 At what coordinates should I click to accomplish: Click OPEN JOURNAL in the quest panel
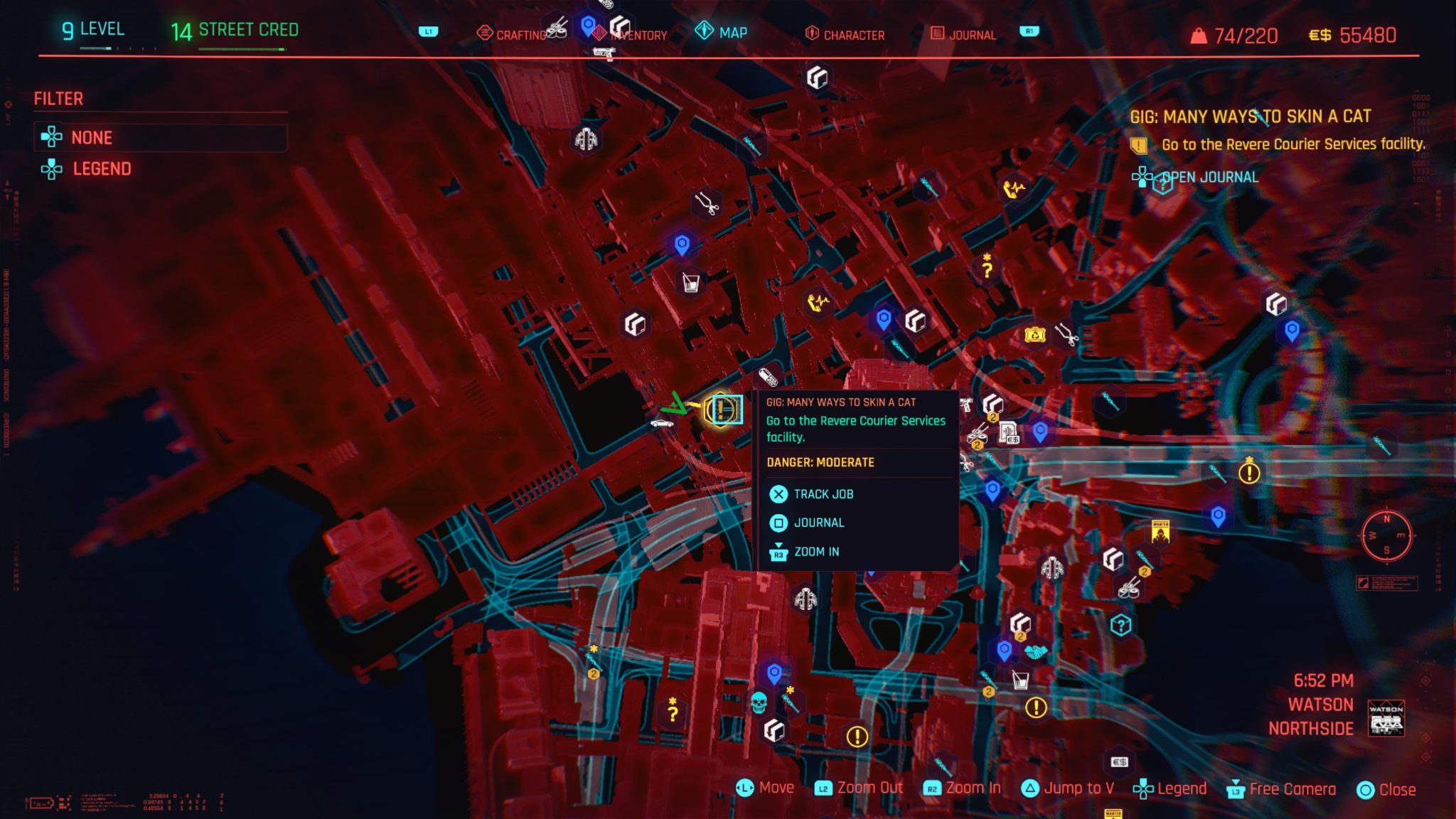click(1209, 177)
